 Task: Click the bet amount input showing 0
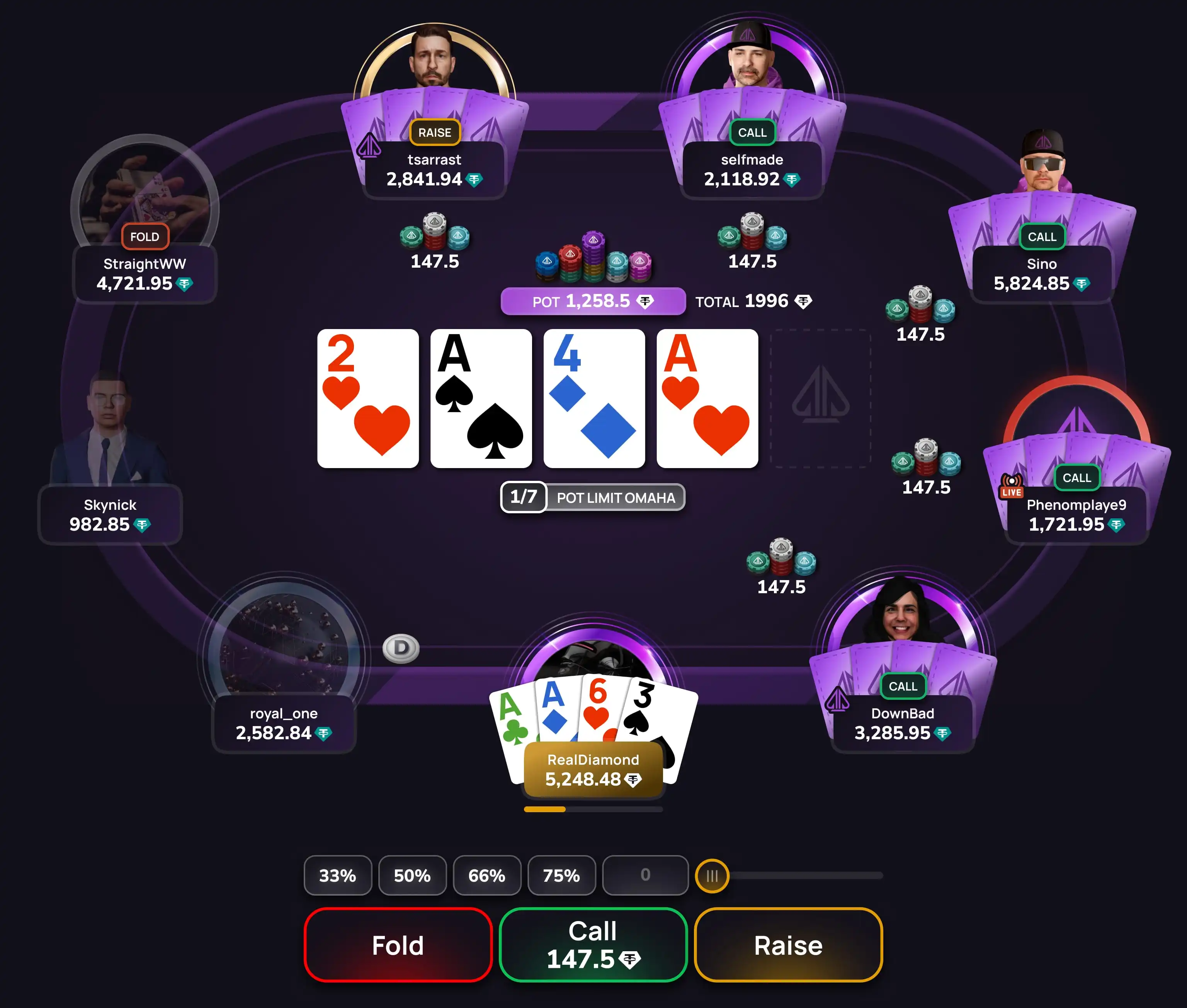[645, 876]
